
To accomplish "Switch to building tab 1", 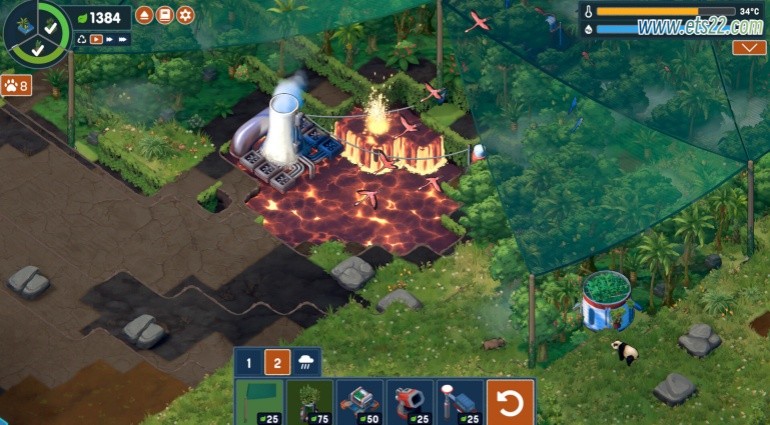I will 250,362.
